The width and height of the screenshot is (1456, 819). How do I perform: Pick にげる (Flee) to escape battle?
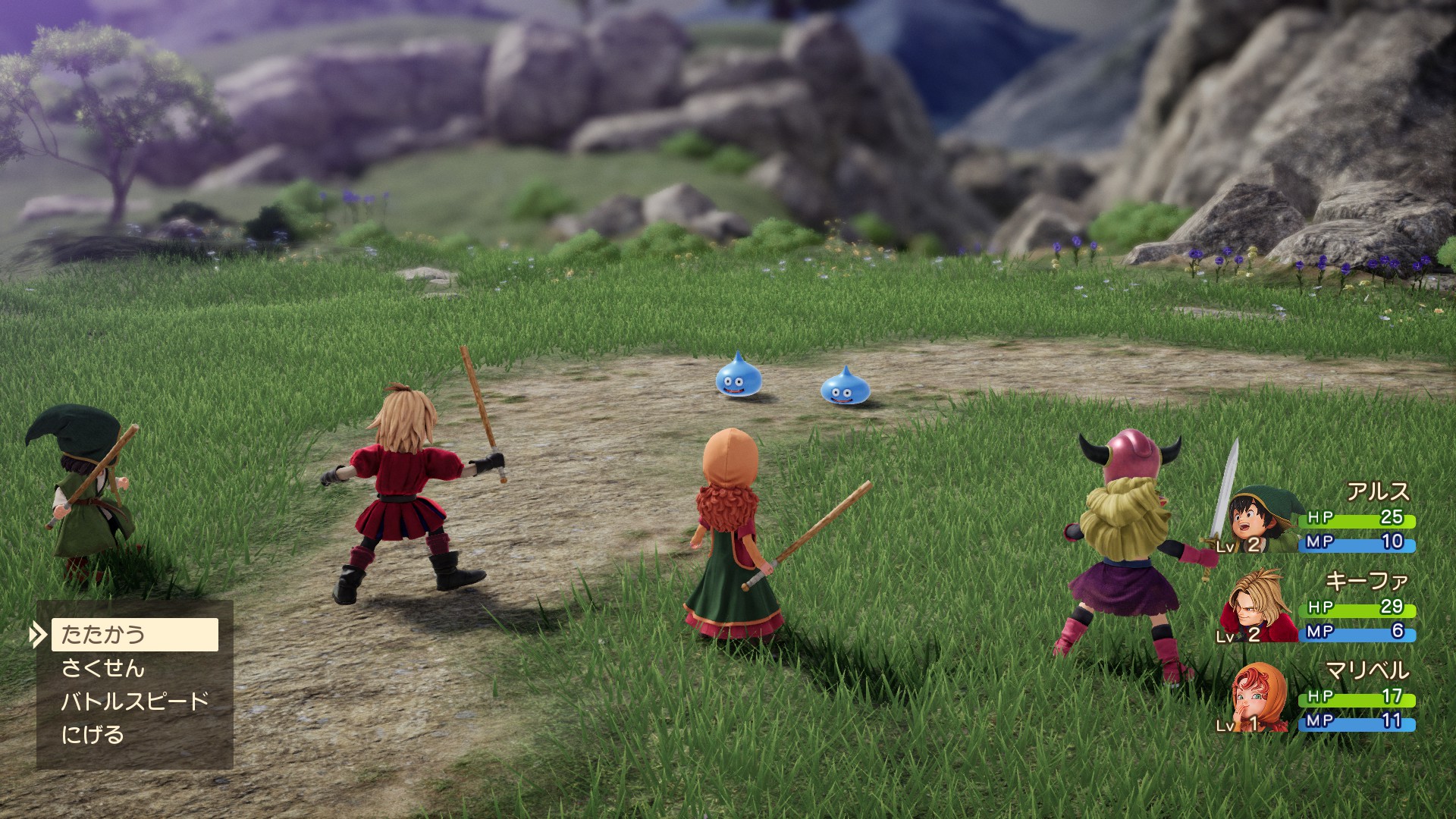click(x=93, y=735)
